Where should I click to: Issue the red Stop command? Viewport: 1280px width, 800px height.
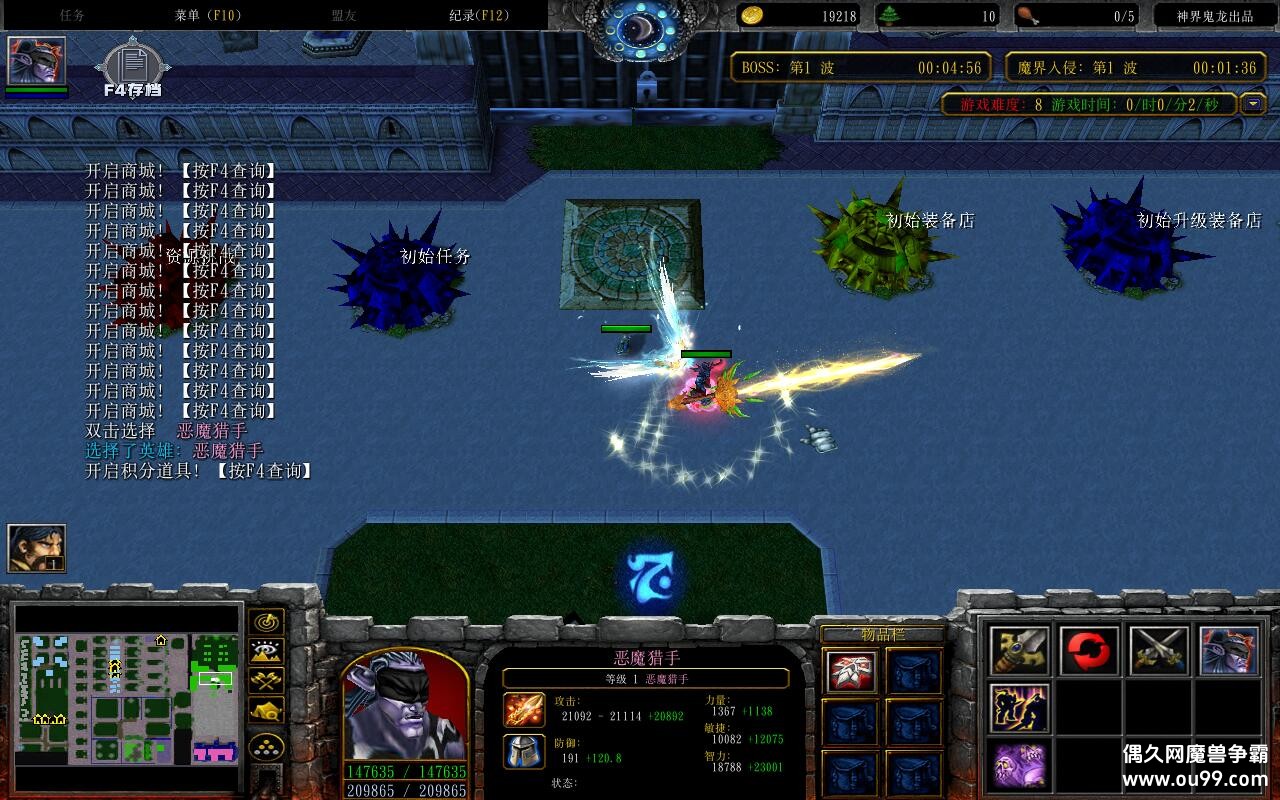(x=1089, y=651)
